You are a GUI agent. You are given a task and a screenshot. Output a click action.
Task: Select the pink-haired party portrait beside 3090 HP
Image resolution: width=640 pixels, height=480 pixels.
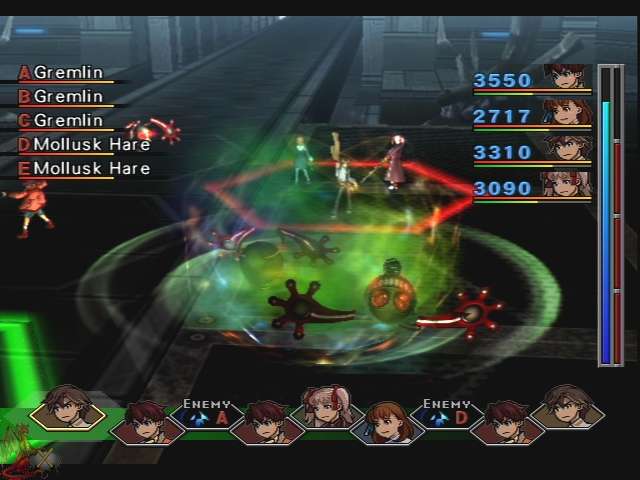tap(566, 185)
